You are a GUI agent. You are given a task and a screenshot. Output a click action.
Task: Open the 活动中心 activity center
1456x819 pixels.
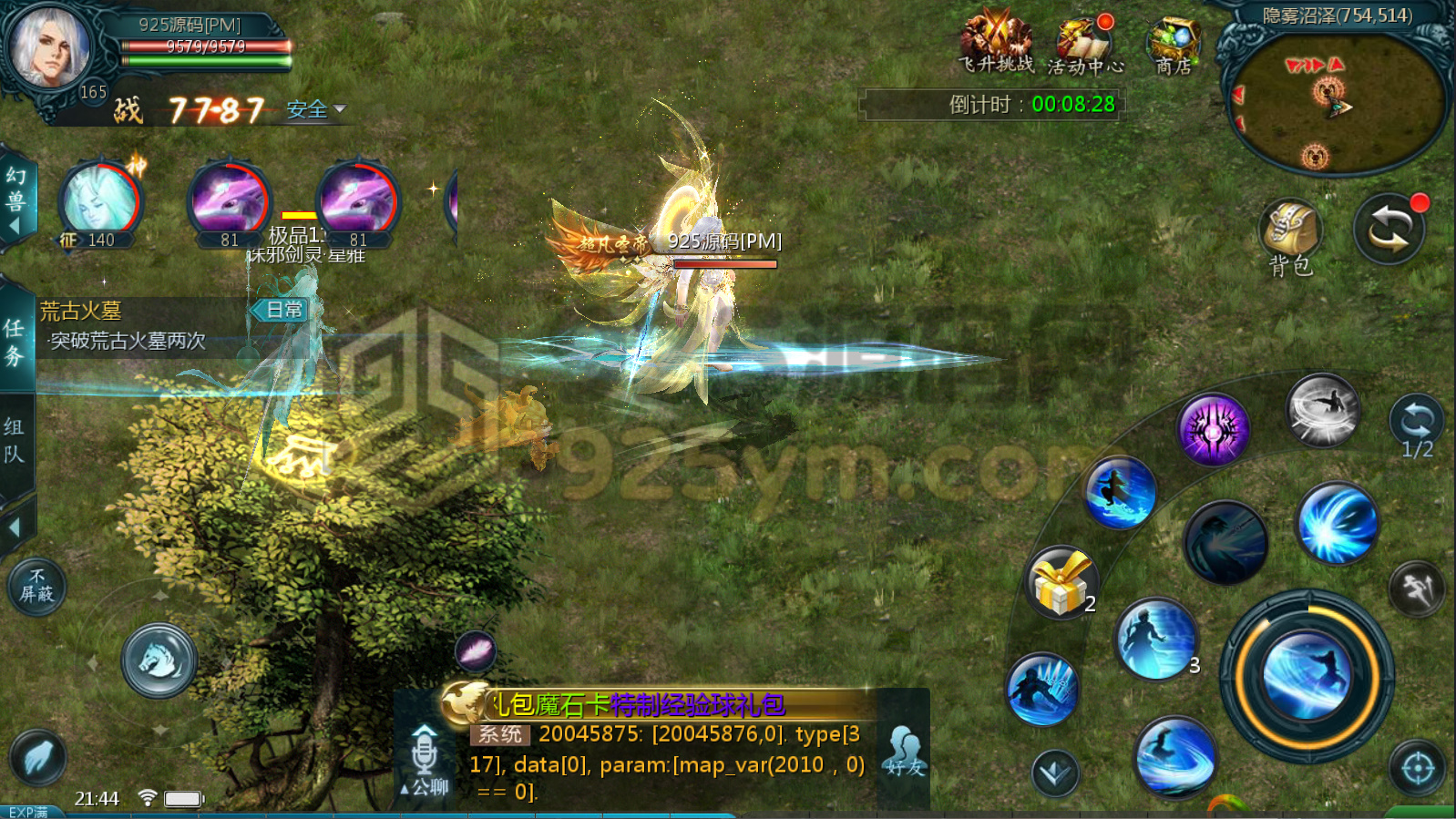point(1084,41)
